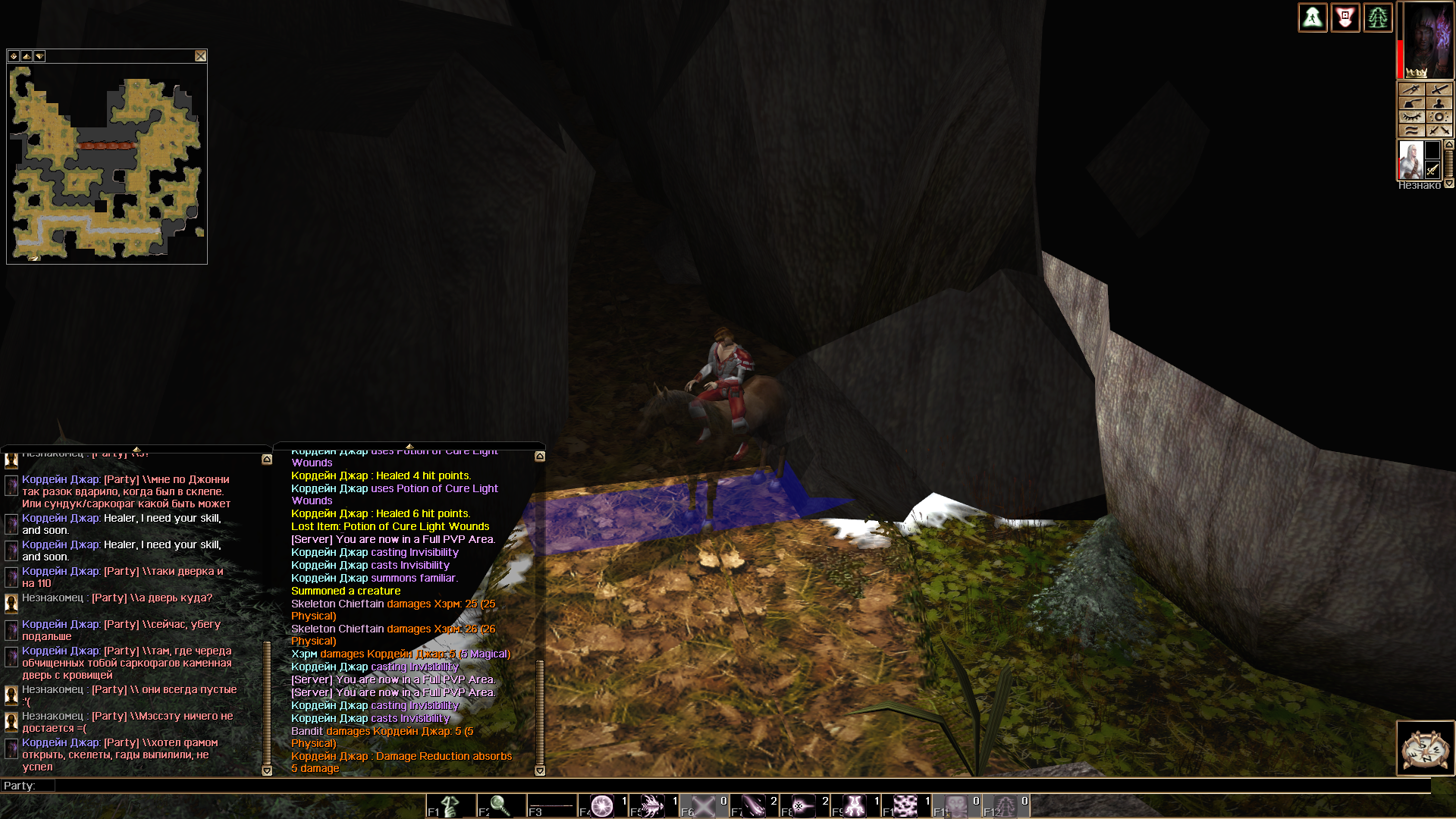
Task: Use the F4 glowing orb spell
Action: pos(602,805)
